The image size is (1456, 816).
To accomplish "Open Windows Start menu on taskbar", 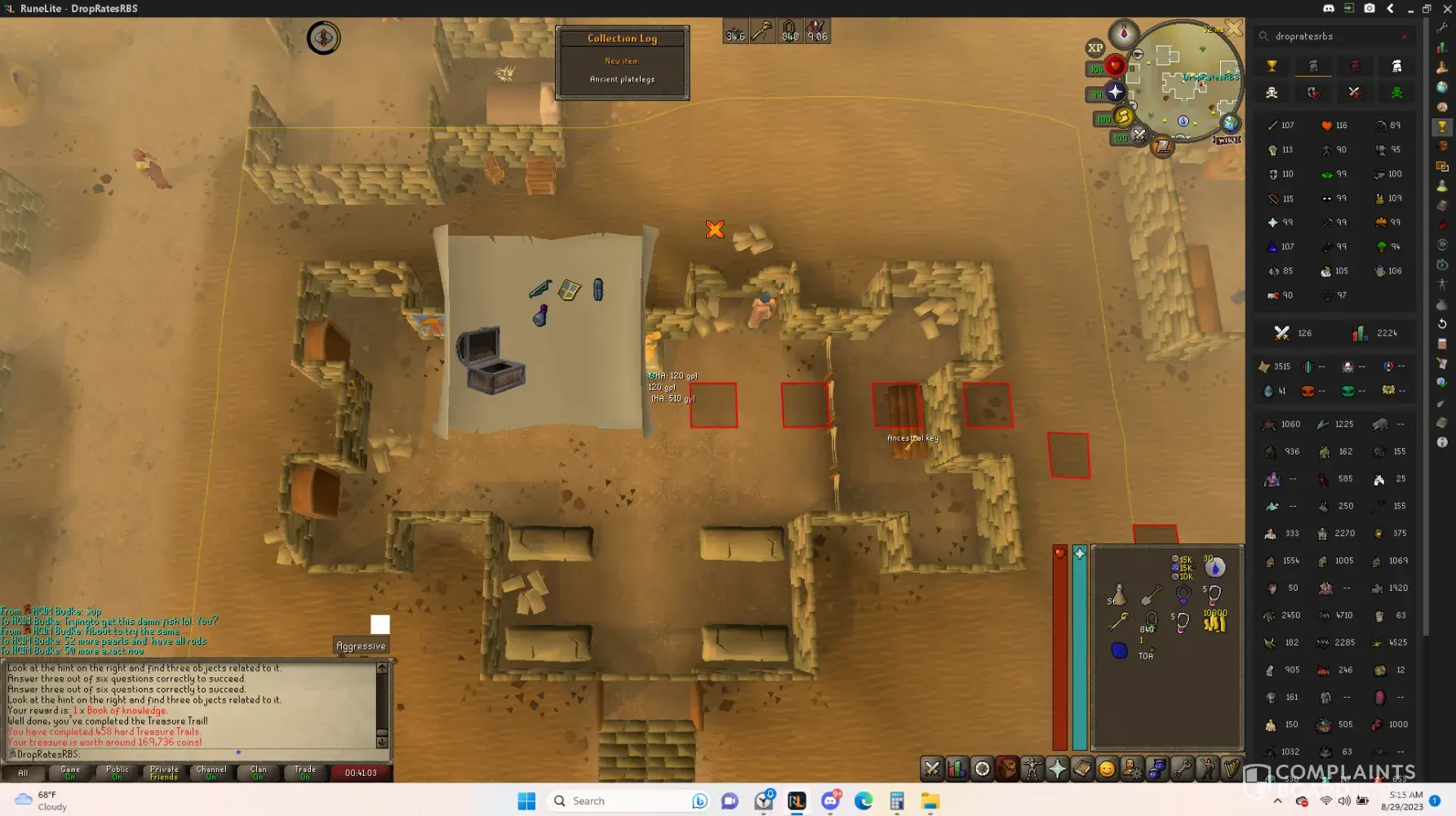I will [x=526, y=801].
